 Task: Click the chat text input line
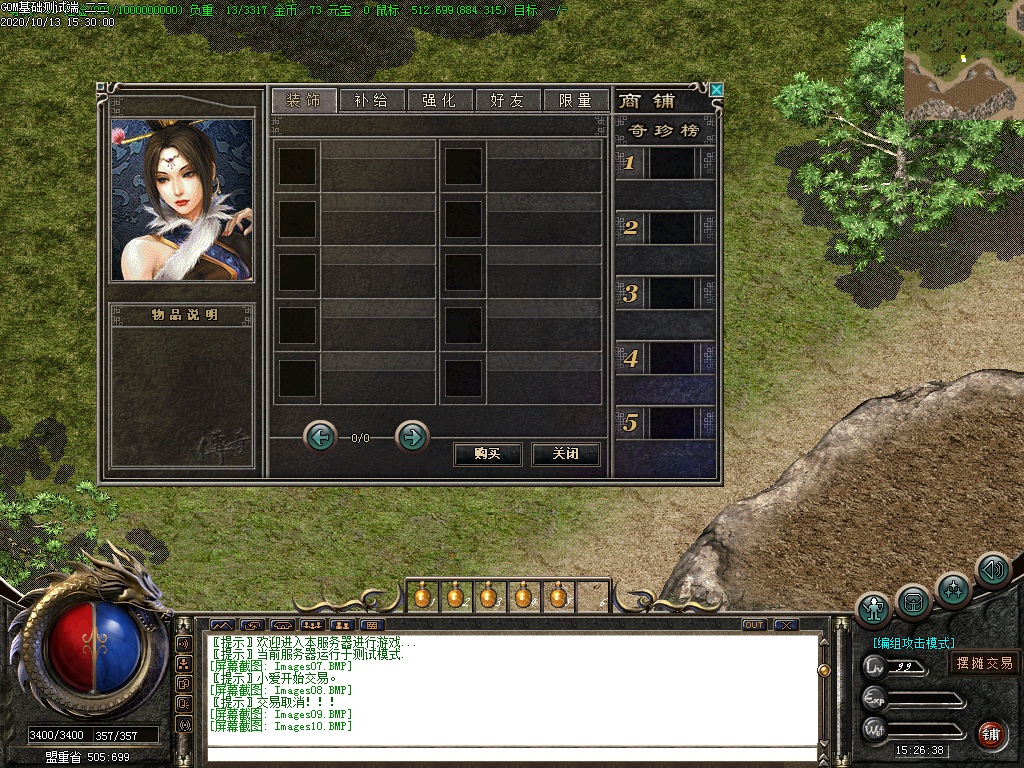[x=510, y=753]
